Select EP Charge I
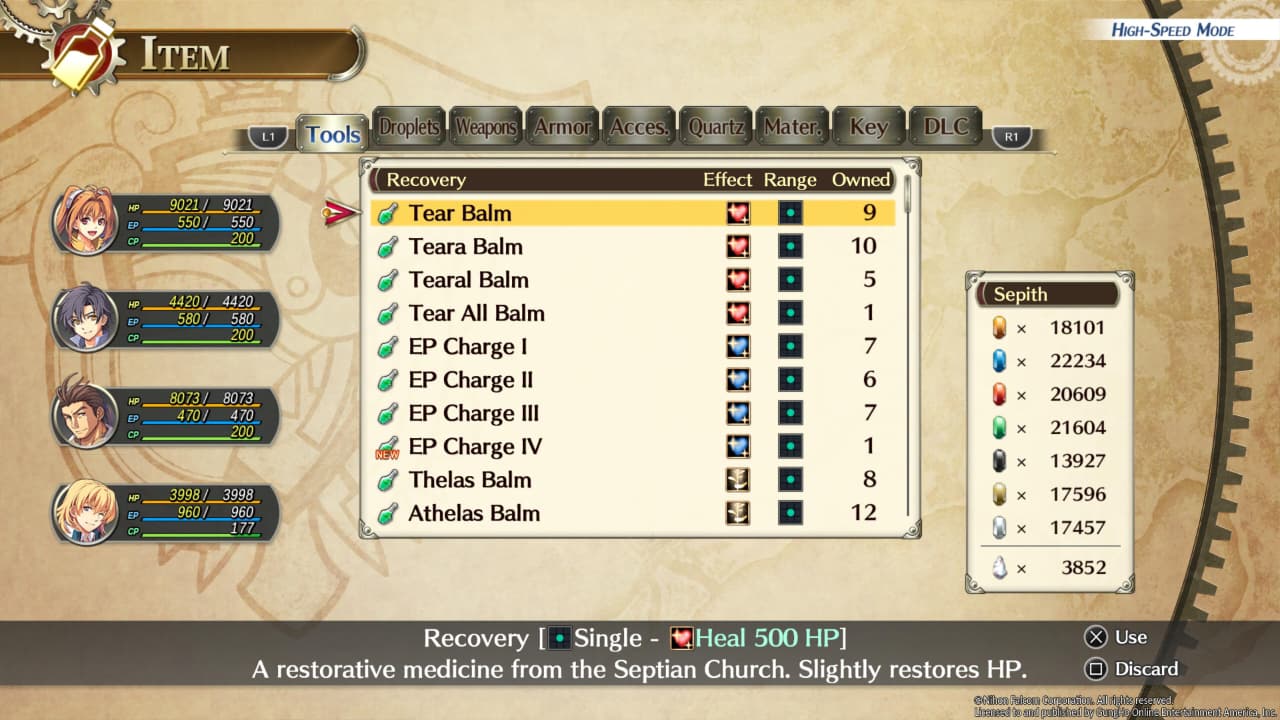 [x=467, y=347]
